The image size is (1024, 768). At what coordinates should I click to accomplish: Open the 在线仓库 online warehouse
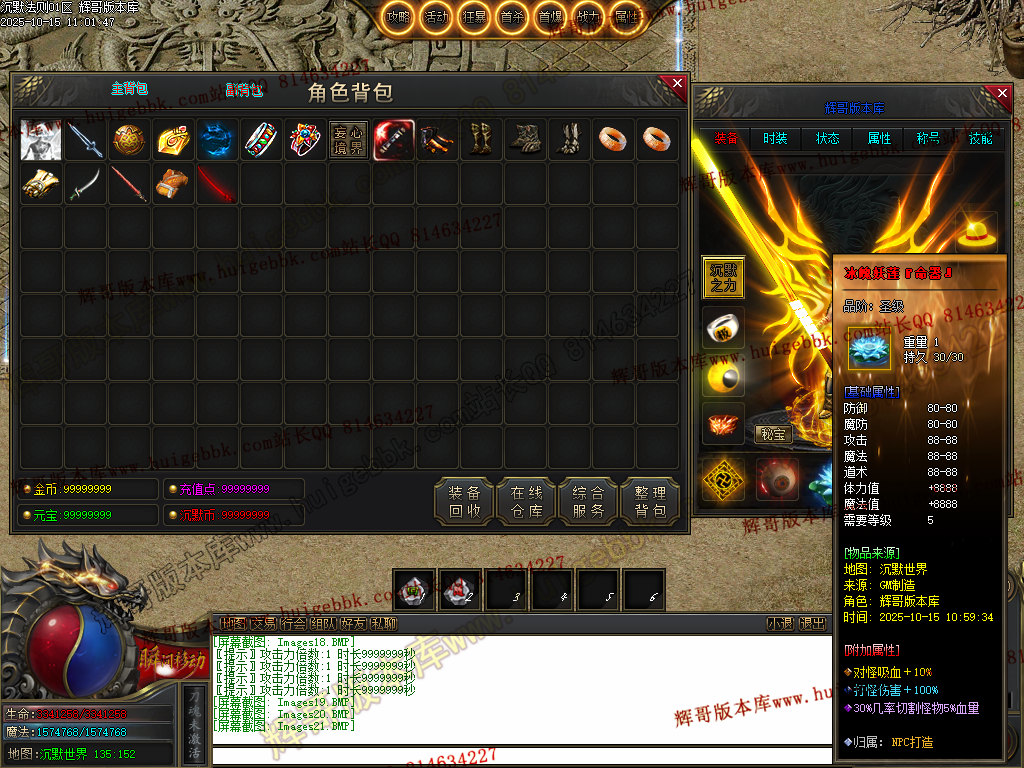(526, 501)
